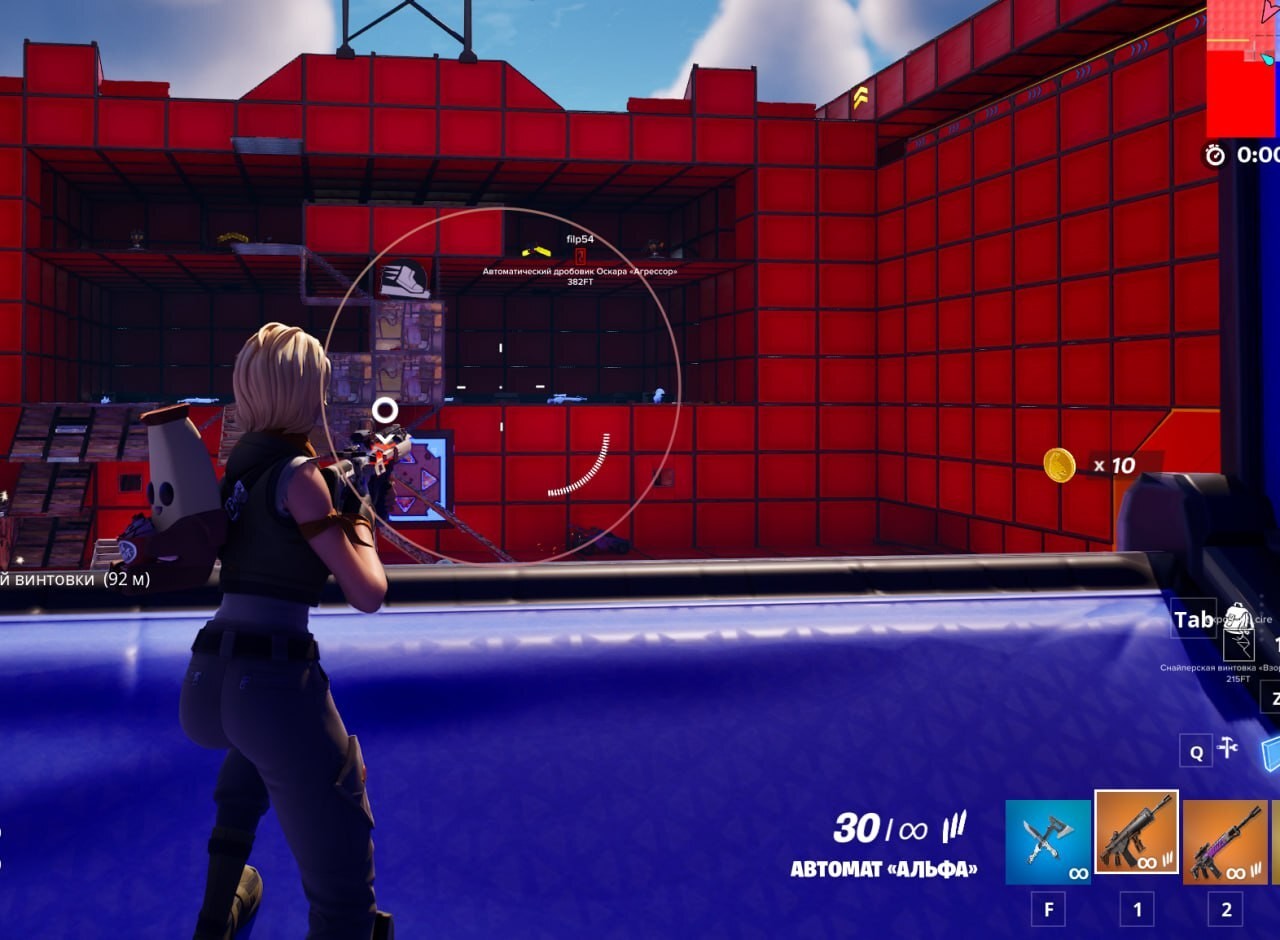Click the stopwatch icon next to the 0:00 timer
Viewport: 1280px width, 940px height.
point(1213,157)
